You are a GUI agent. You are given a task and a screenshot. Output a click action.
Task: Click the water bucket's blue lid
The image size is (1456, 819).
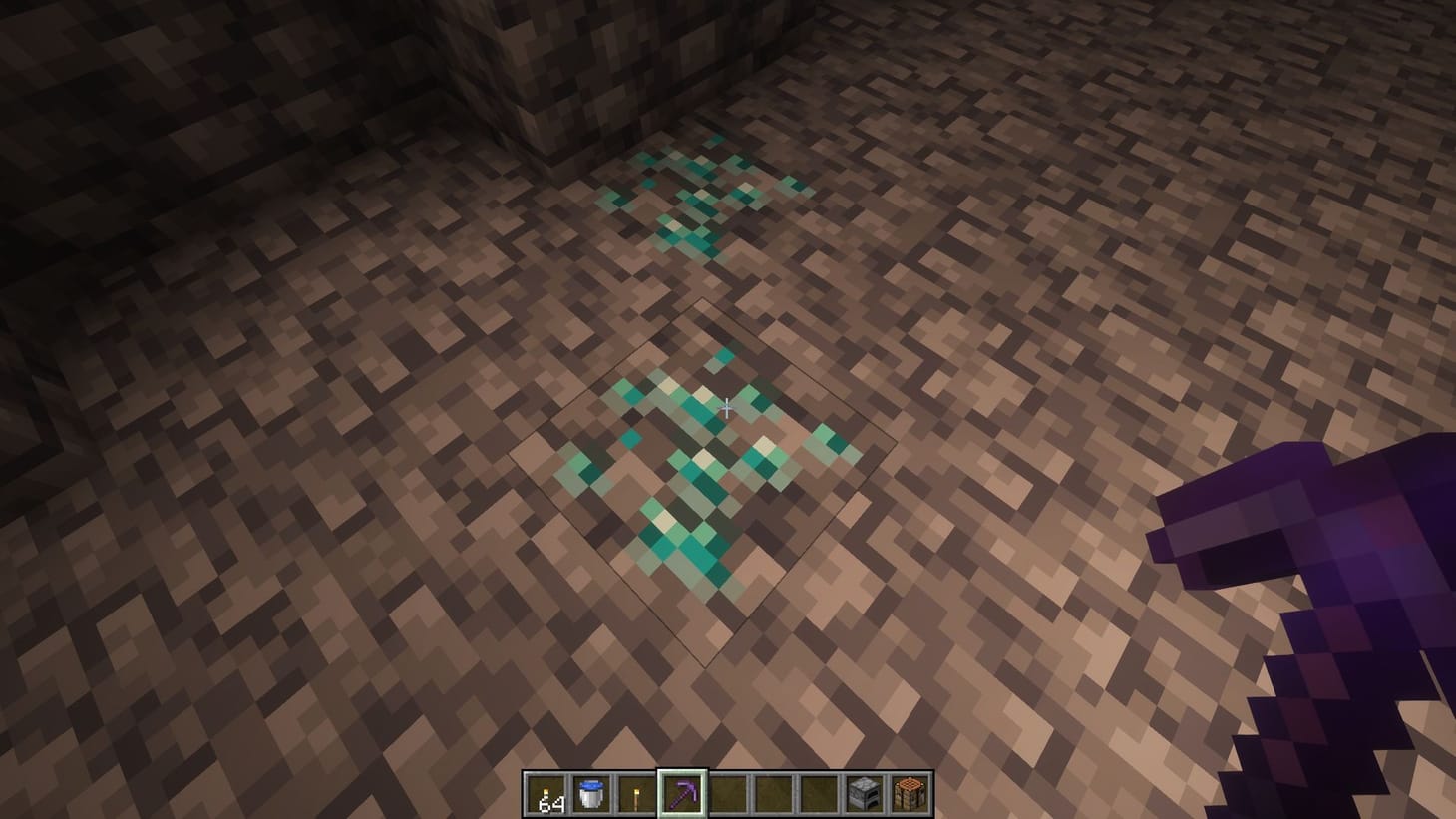[x=591, y=784]
